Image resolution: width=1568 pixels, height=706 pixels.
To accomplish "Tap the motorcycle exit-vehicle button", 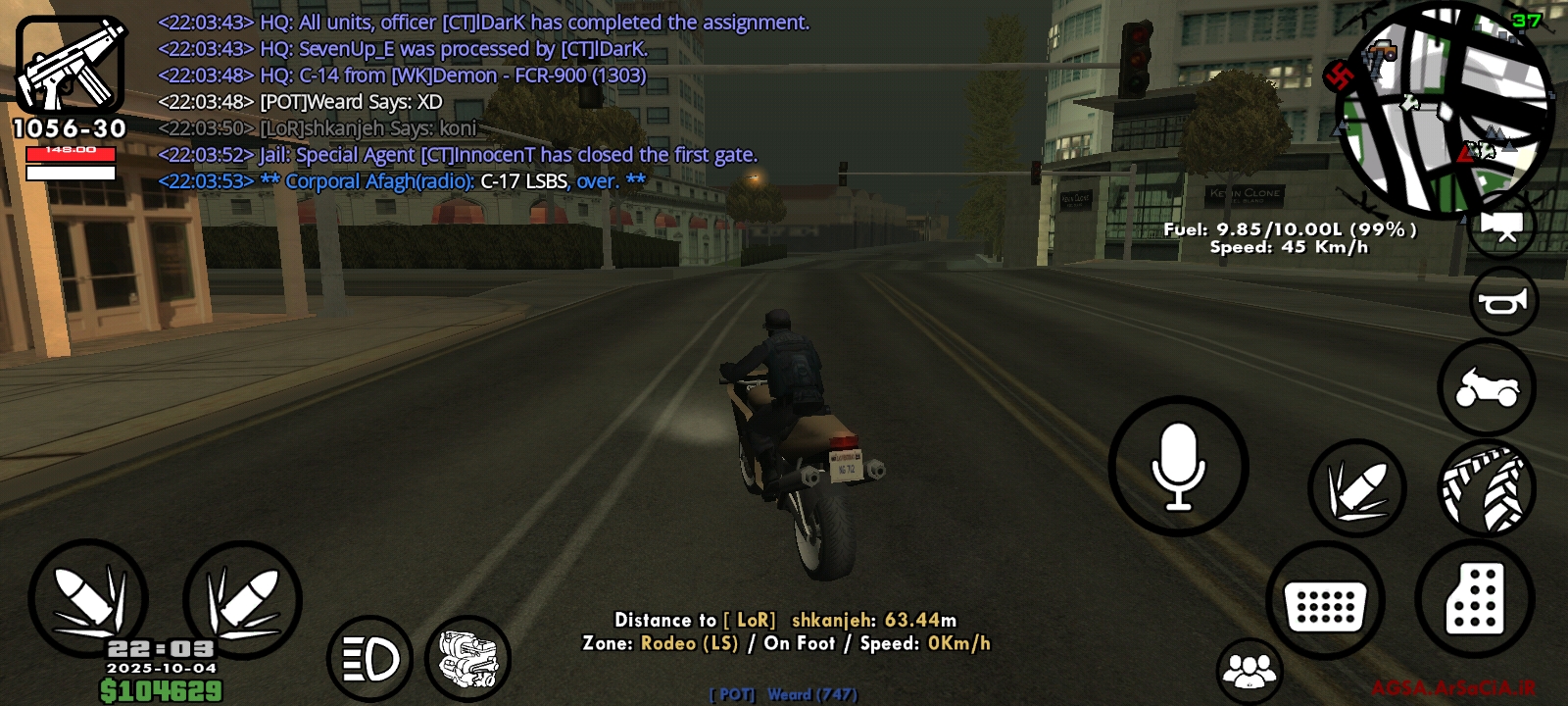I will (x=1487, y=387).
